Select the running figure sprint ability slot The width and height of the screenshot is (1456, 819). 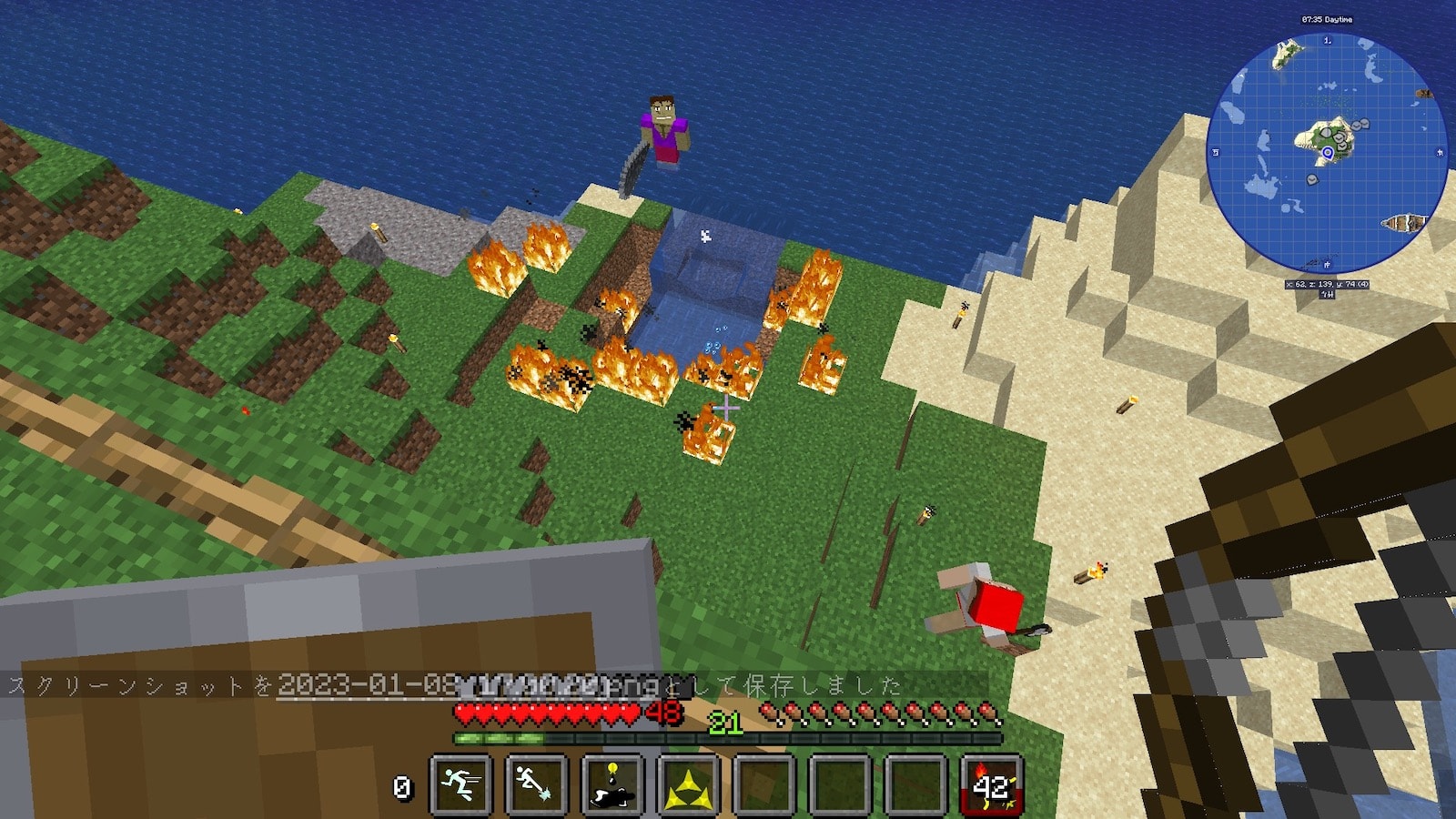[461, 784]
